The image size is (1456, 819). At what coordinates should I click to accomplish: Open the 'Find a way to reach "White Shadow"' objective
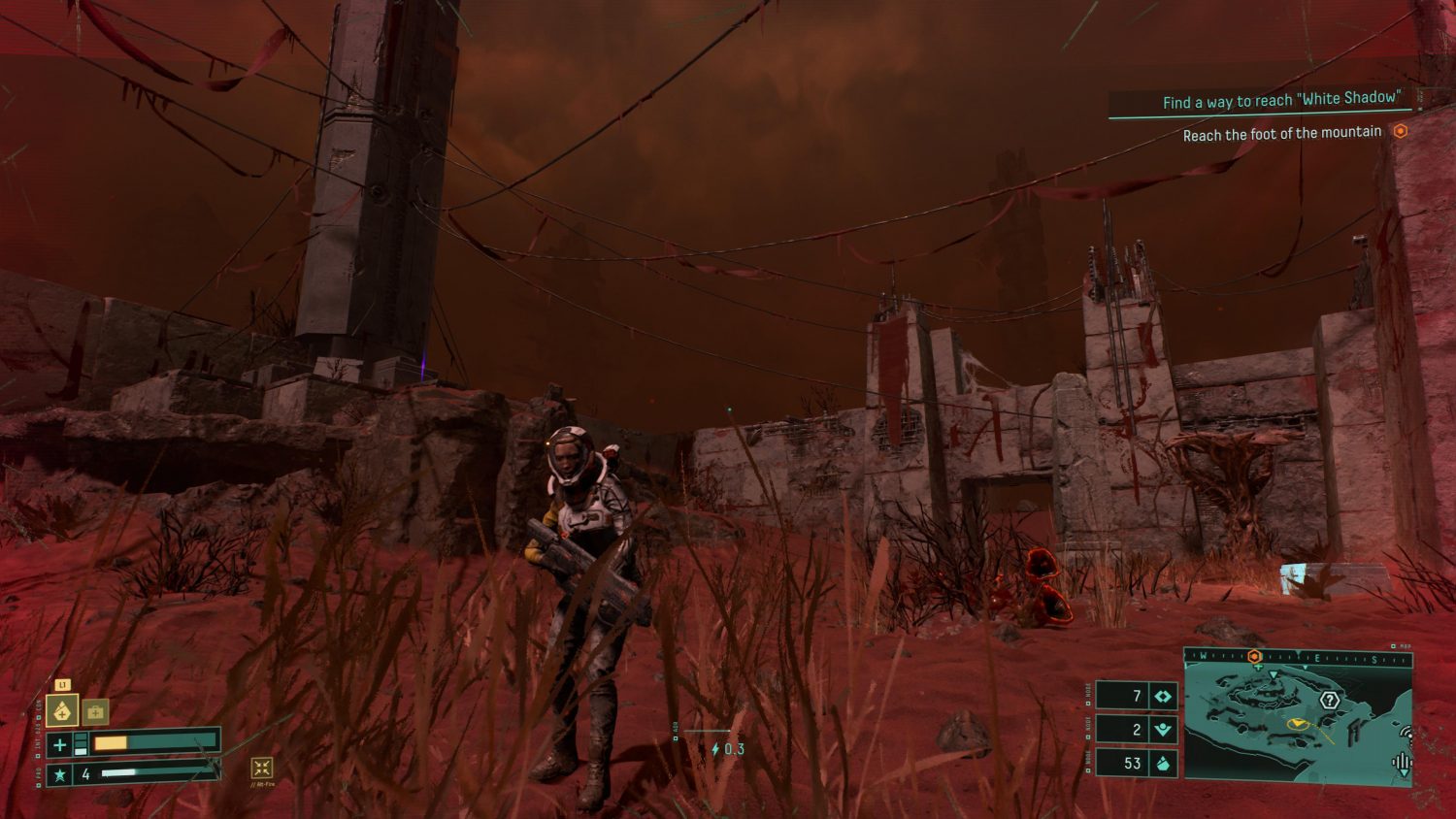pos(1280,100)
